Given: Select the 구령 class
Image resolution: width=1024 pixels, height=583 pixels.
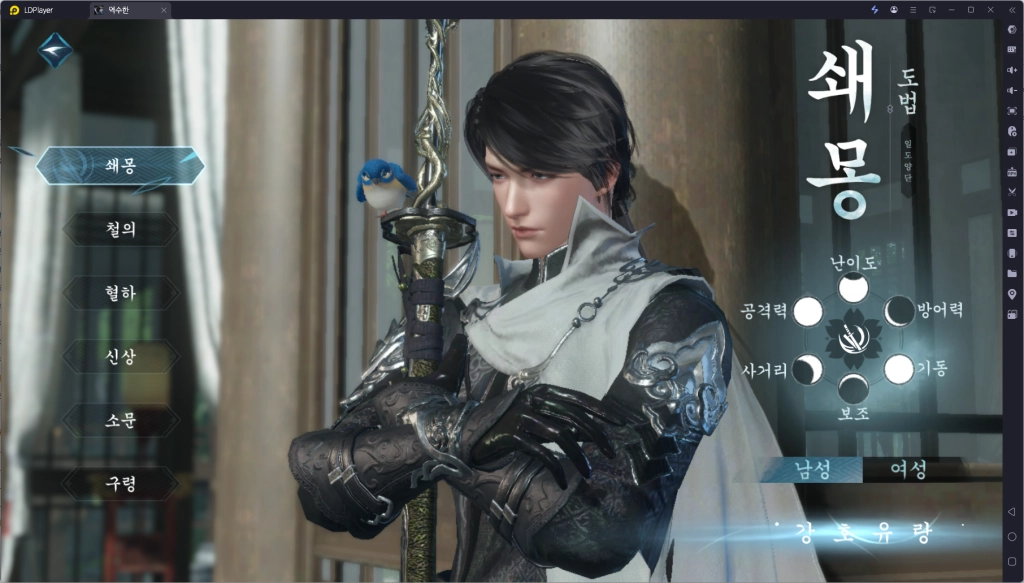Looking at the screenshot, I should pos(120,484).
